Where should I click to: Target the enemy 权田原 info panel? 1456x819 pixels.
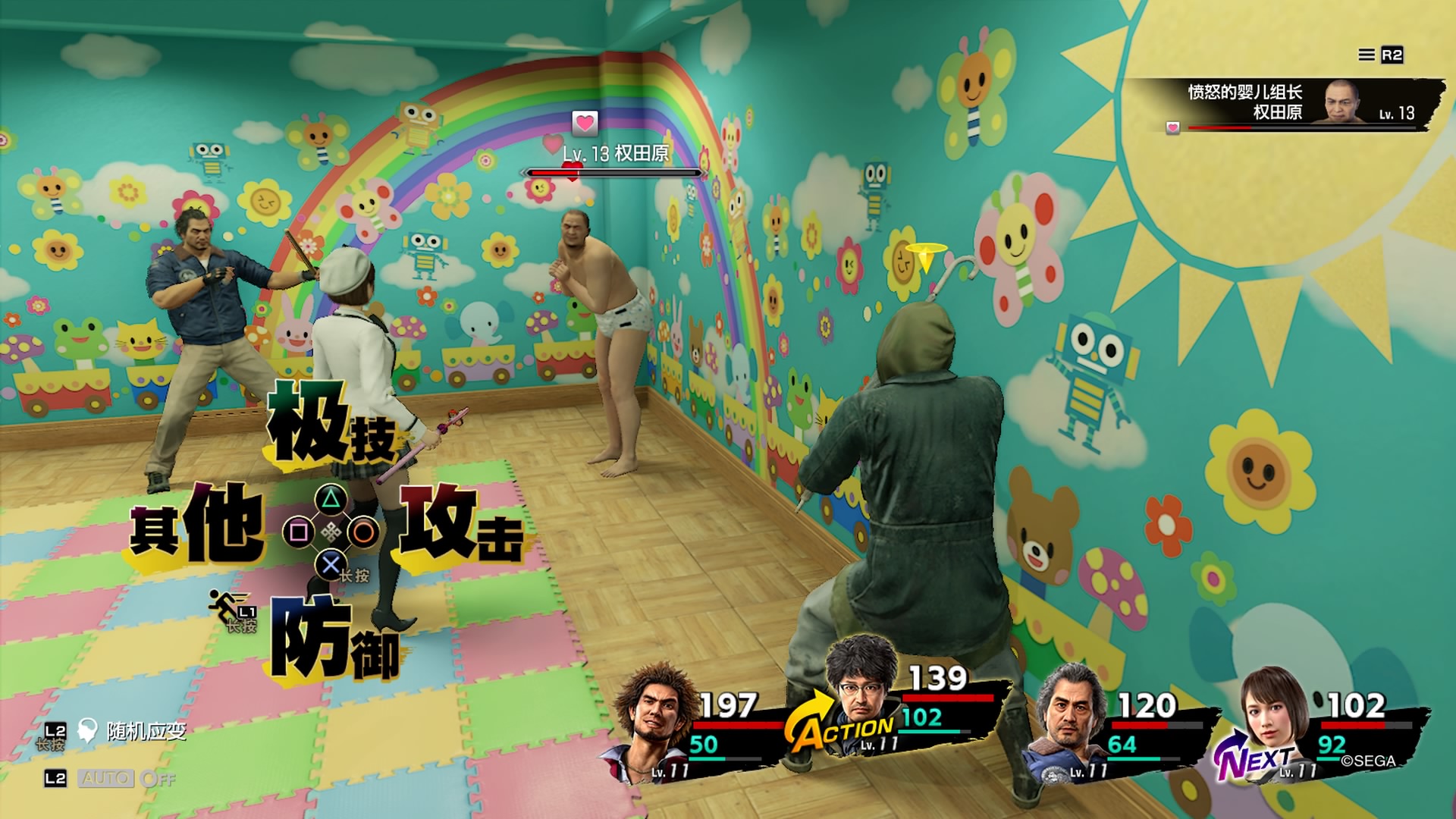point(1289,104)
